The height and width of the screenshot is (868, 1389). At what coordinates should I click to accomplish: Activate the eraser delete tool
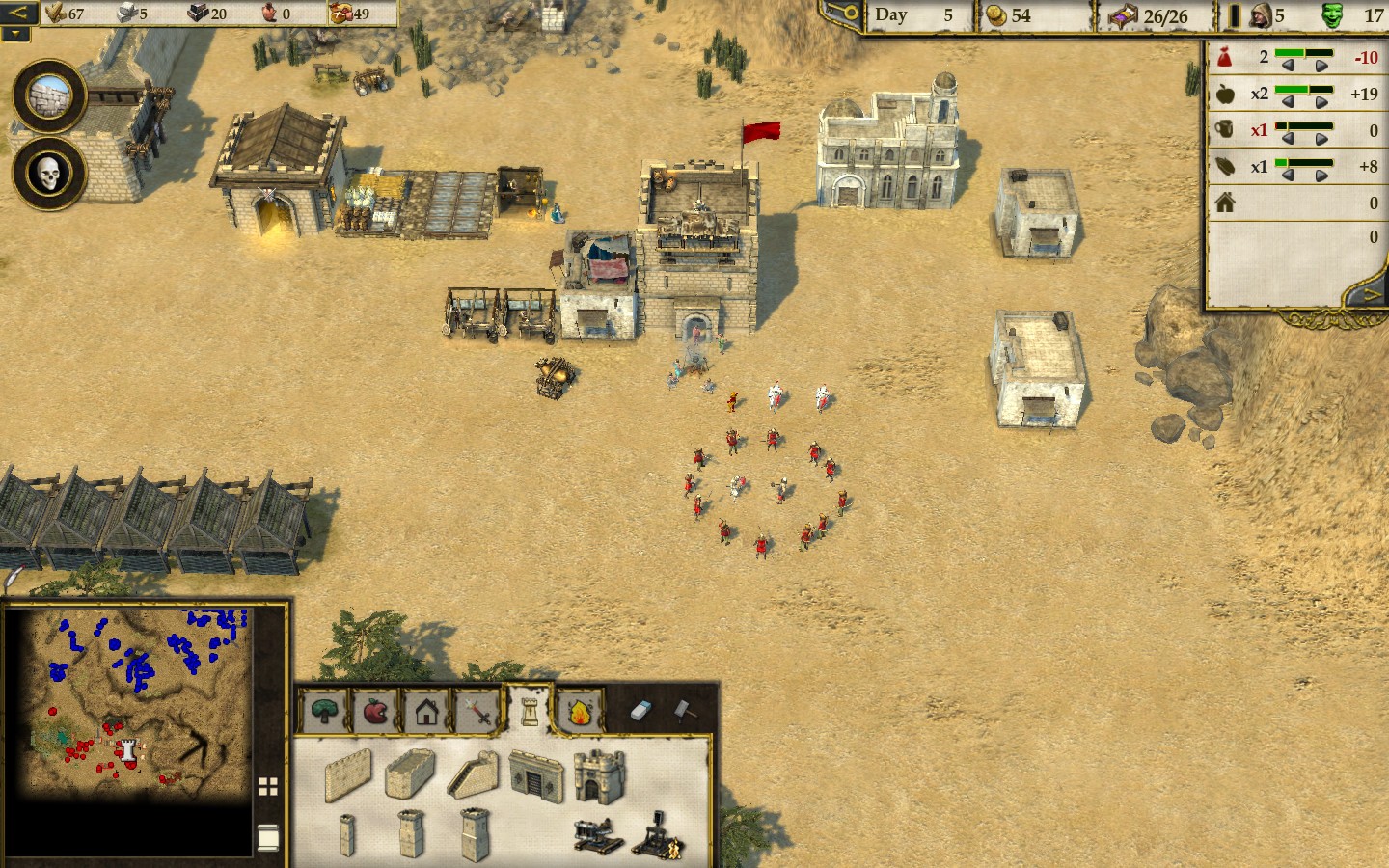click(x=642, y=710)
